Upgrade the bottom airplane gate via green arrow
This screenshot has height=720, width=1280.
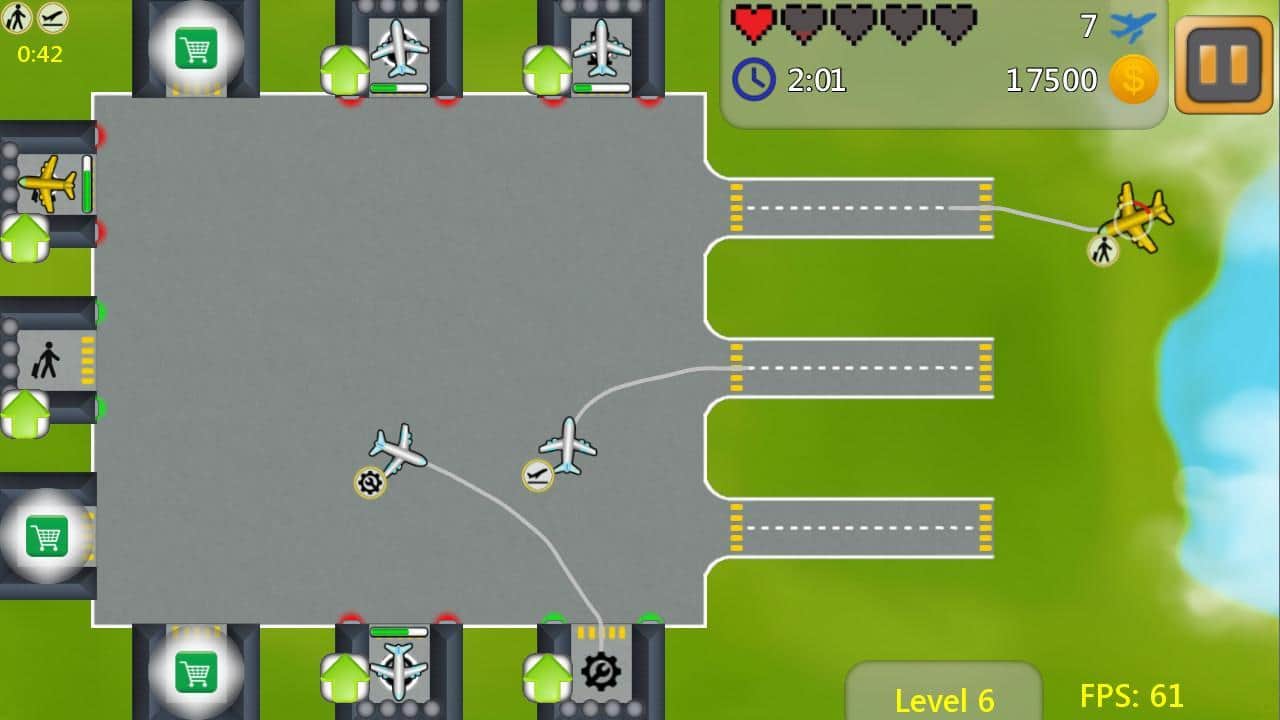(344, 676)
